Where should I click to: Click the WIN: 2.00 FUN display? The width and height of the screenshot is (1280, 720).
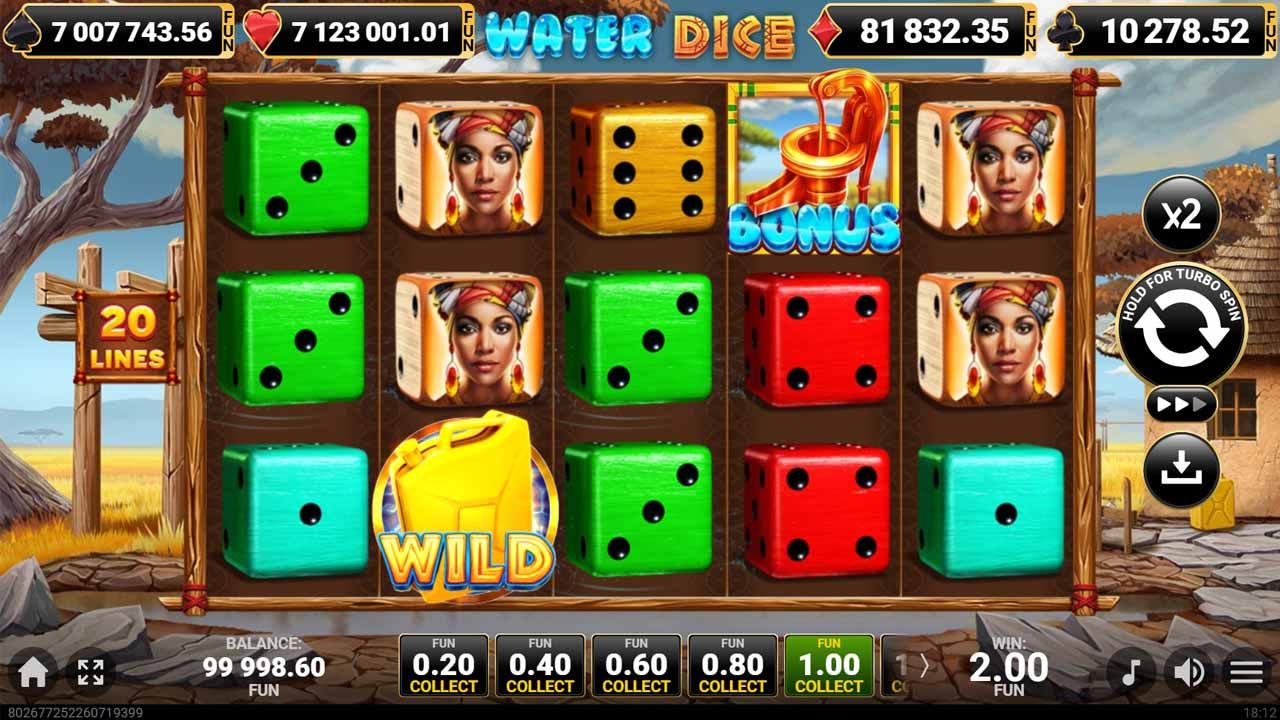1010,665
